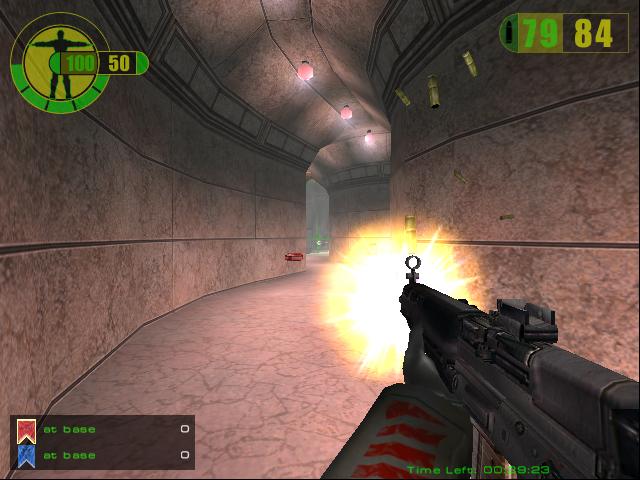The width and height of the screenshot is (640, 480).
Task: Select the bullet ammo icon
Action: pyautogui.click(x=513, y=34)
